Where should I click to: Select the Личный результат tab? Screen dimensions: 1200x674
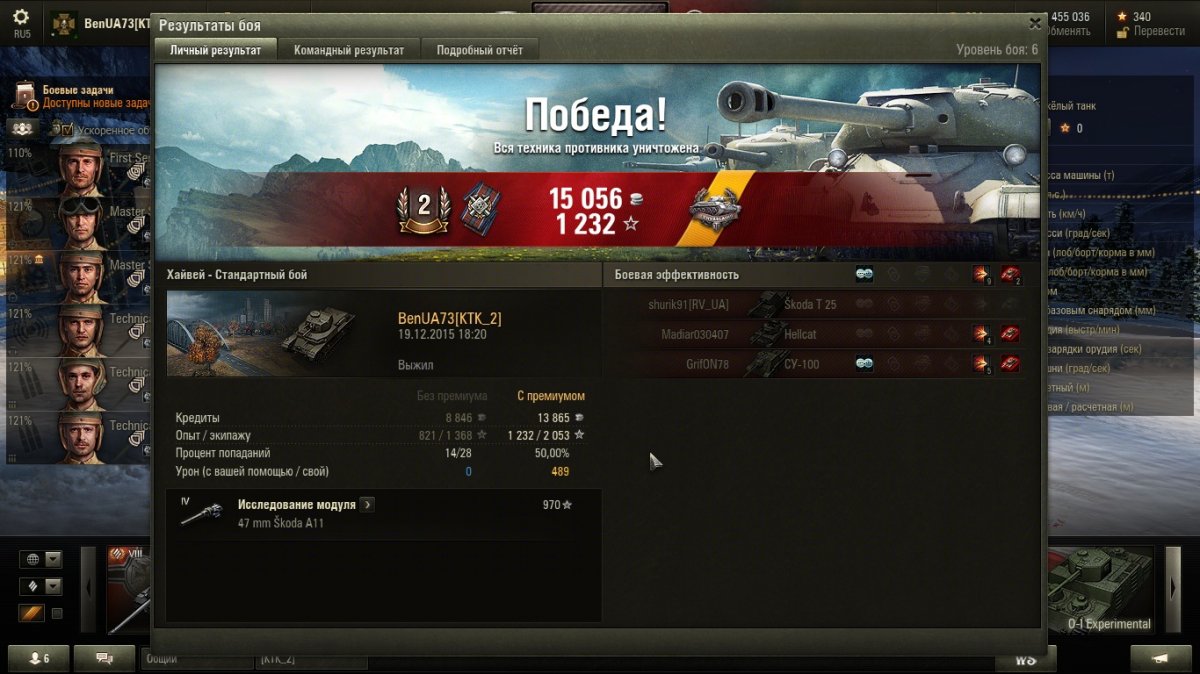[215, 50]
